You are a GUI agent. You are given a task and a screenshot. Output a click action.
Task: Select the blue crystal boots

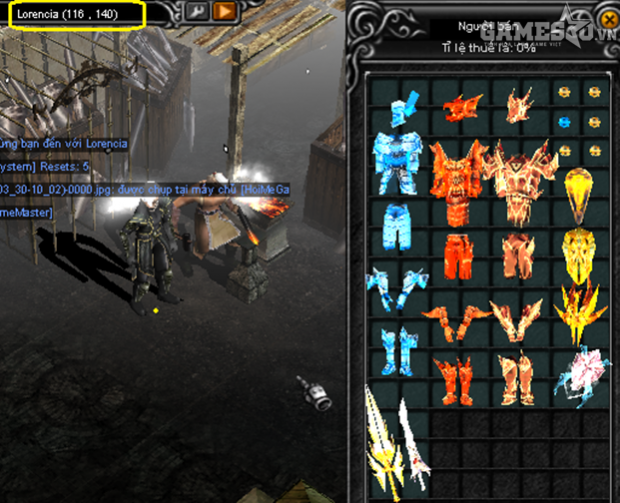(x=397, y=351)
